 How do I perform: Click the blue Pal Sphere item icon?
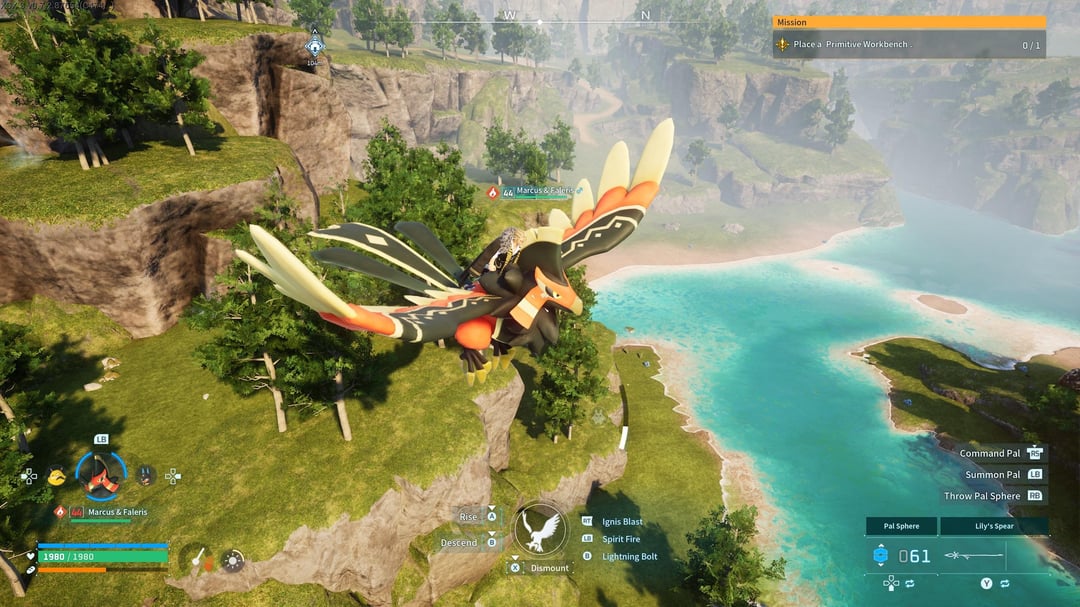880,556
